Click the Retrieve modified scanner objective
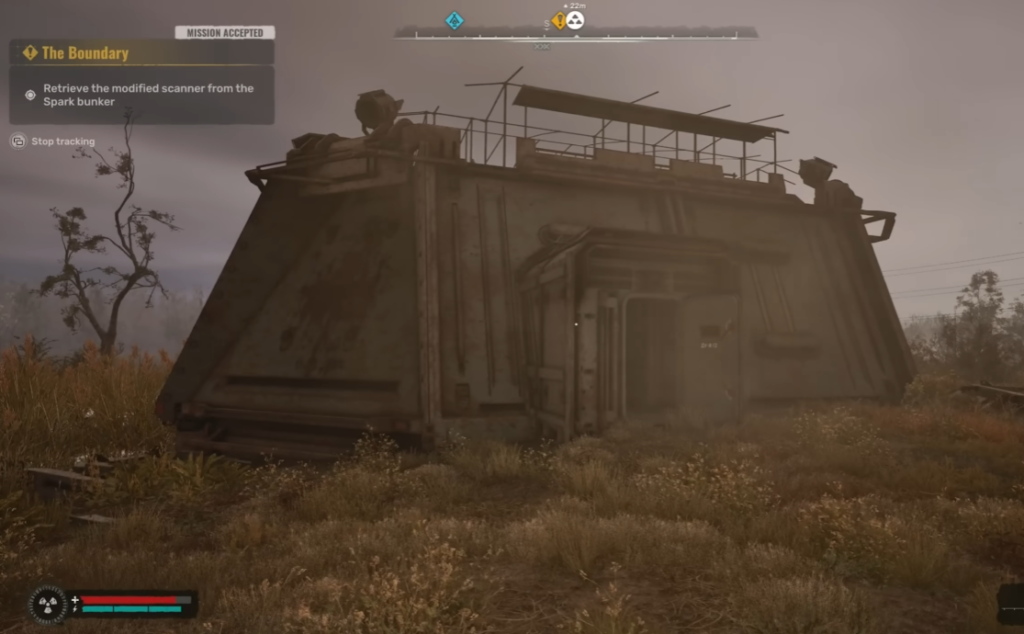1024x634 pixels. [148, 95]
